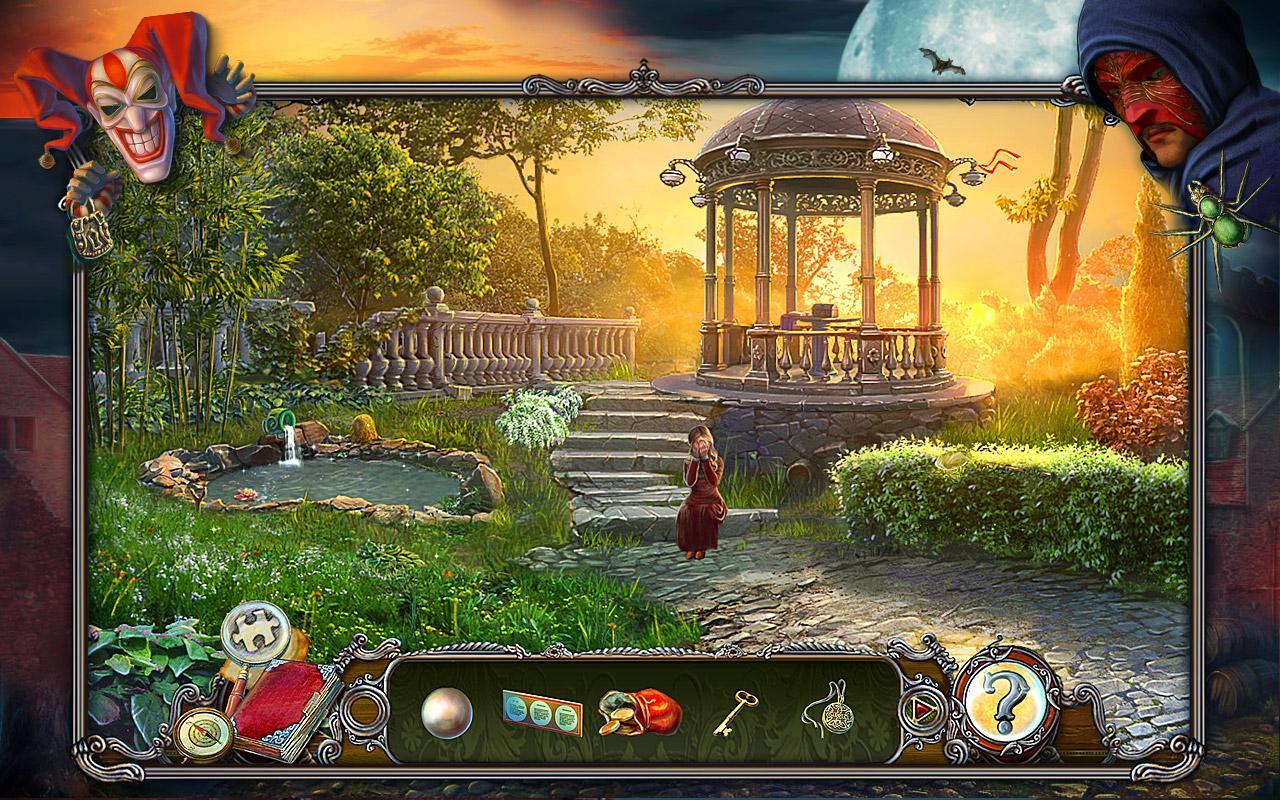This screenshot has width=1280, height=800.
Task: Click the padlock held by the jester
Action: pos(90,230)
